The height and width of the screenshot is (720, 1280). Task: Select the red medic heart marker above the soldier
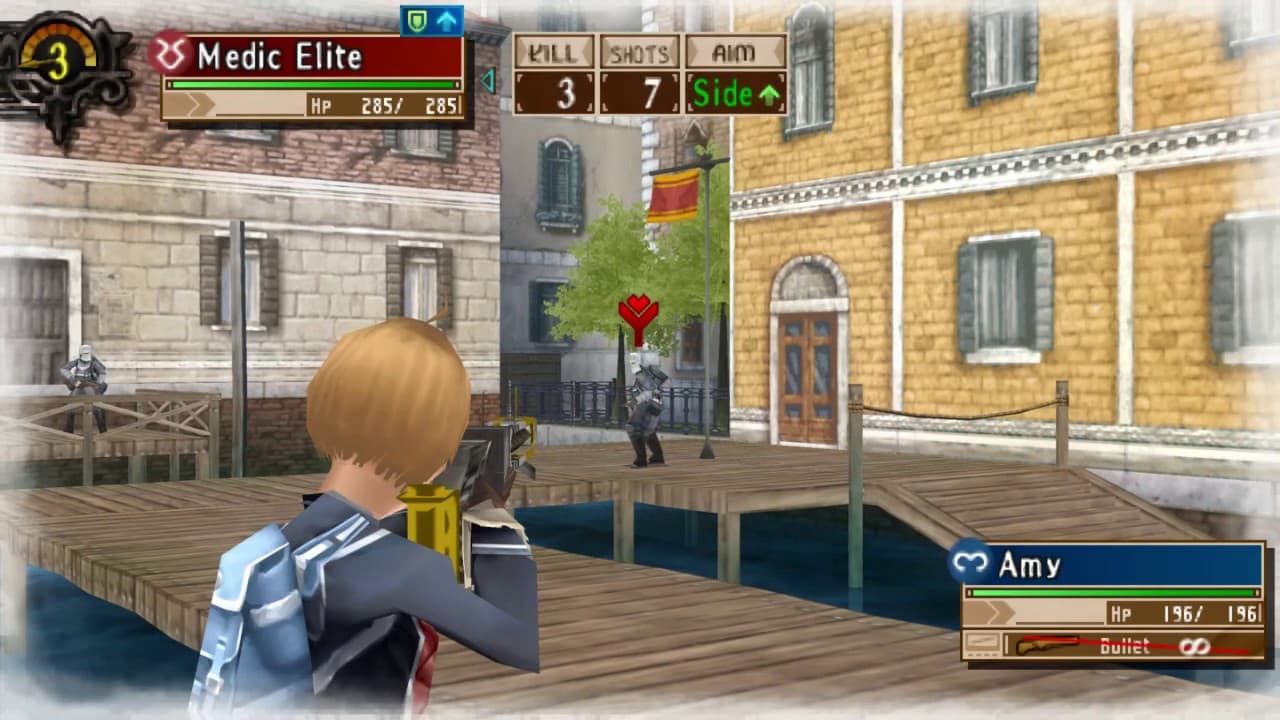click(x=638, y=313)
